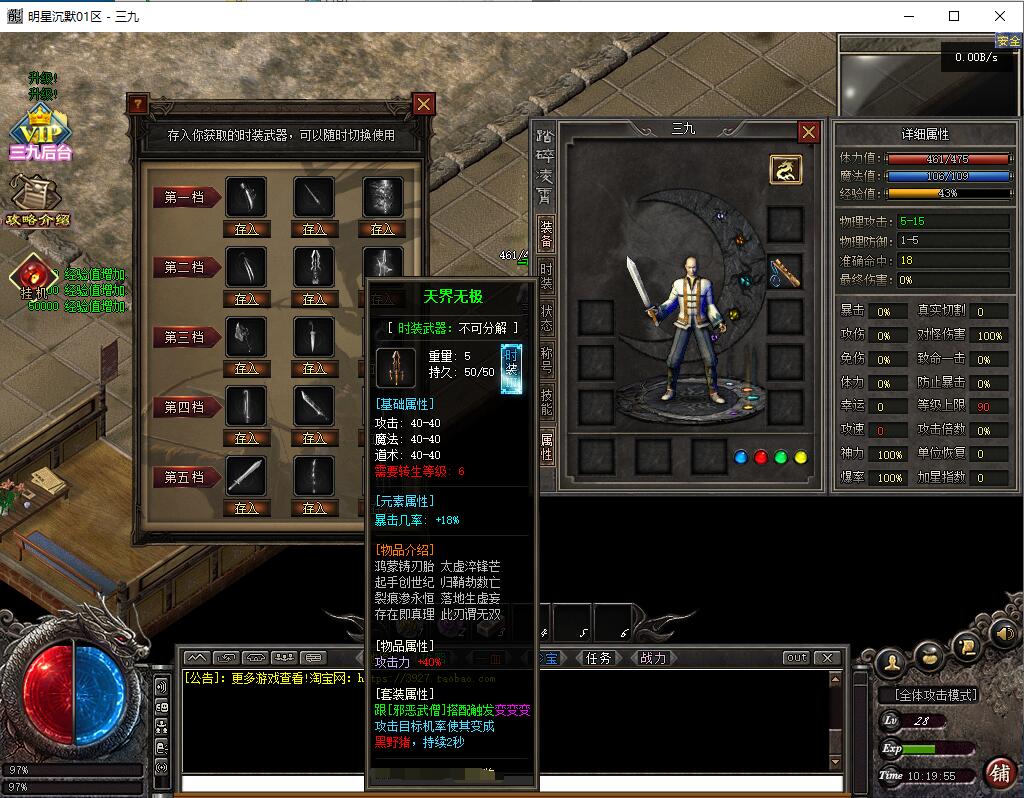This screenshot has height=798, width=1024.
Task: Select the 装备 equipment tab
Action: 546,234
